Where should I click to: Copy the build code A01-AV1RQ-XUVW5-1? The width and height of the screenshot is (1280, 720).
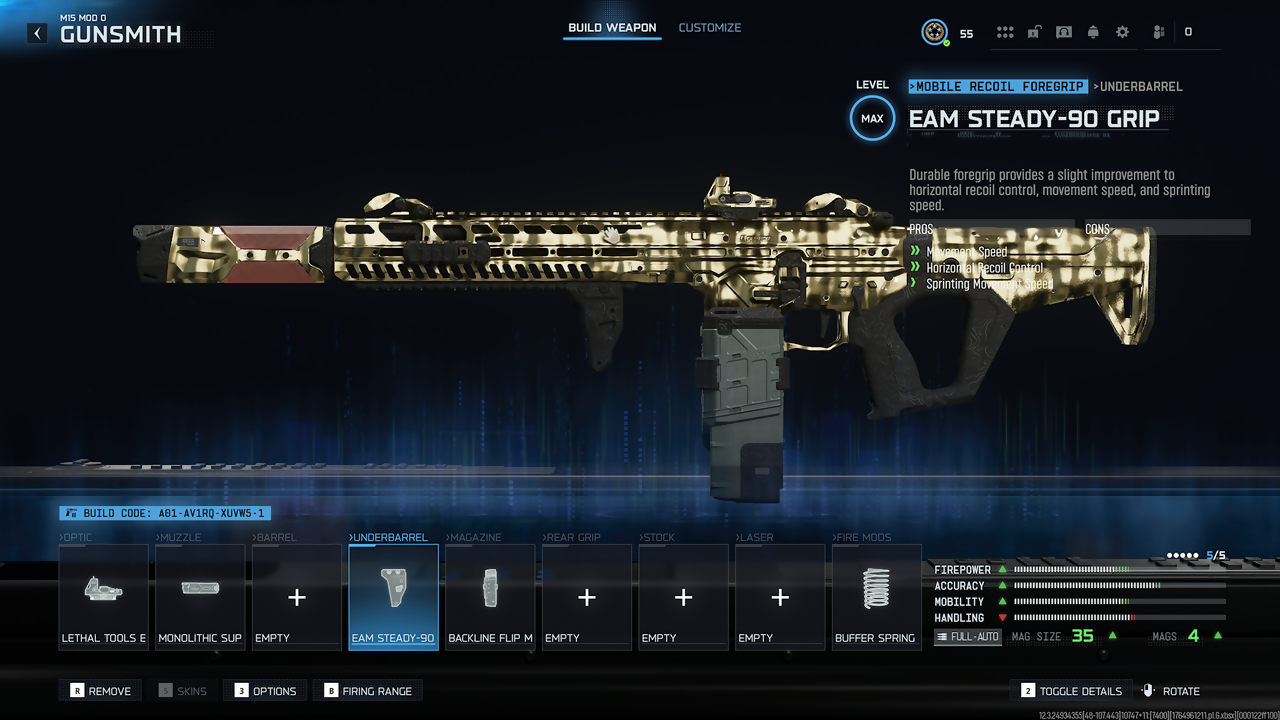click(165, 513)
